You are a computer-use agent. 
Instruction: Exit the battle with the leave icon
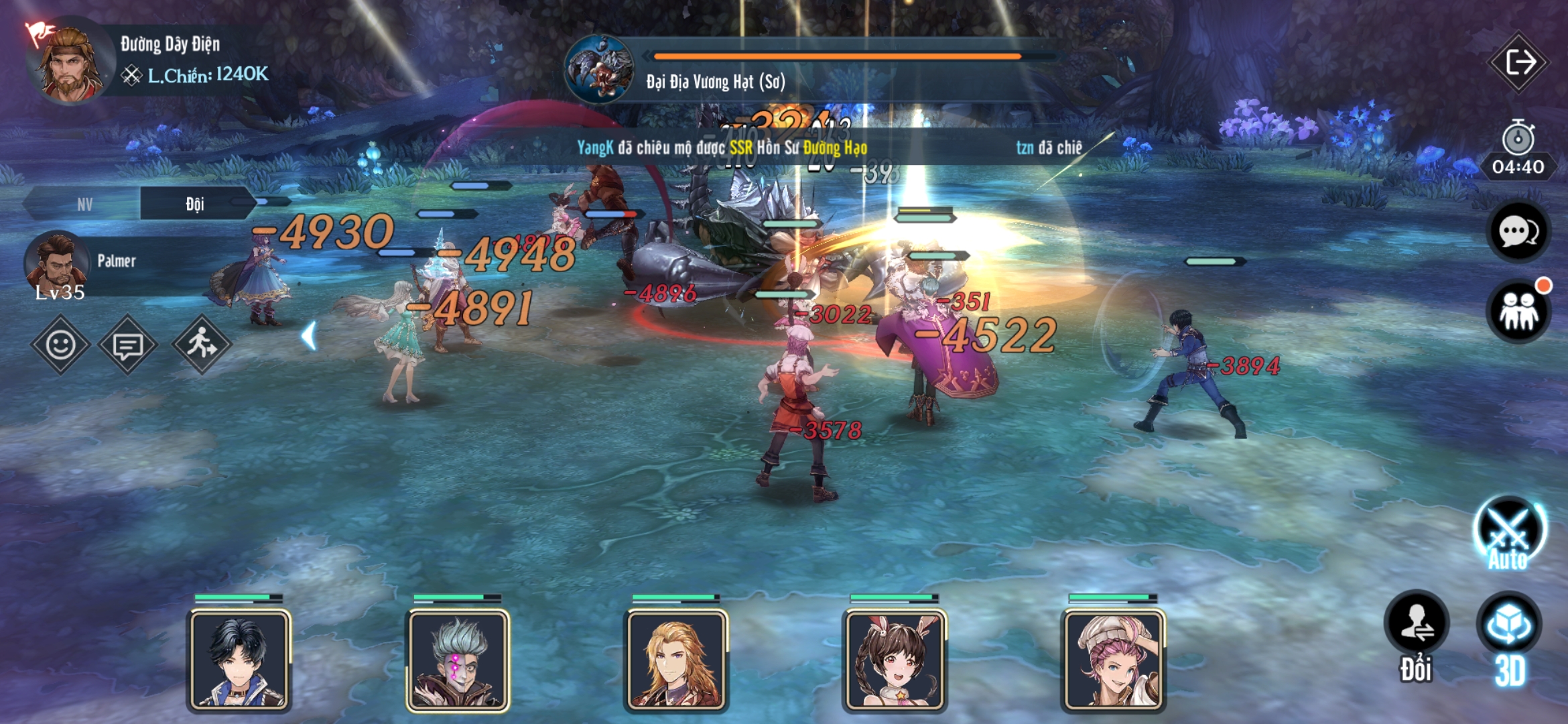point(1518,63)
